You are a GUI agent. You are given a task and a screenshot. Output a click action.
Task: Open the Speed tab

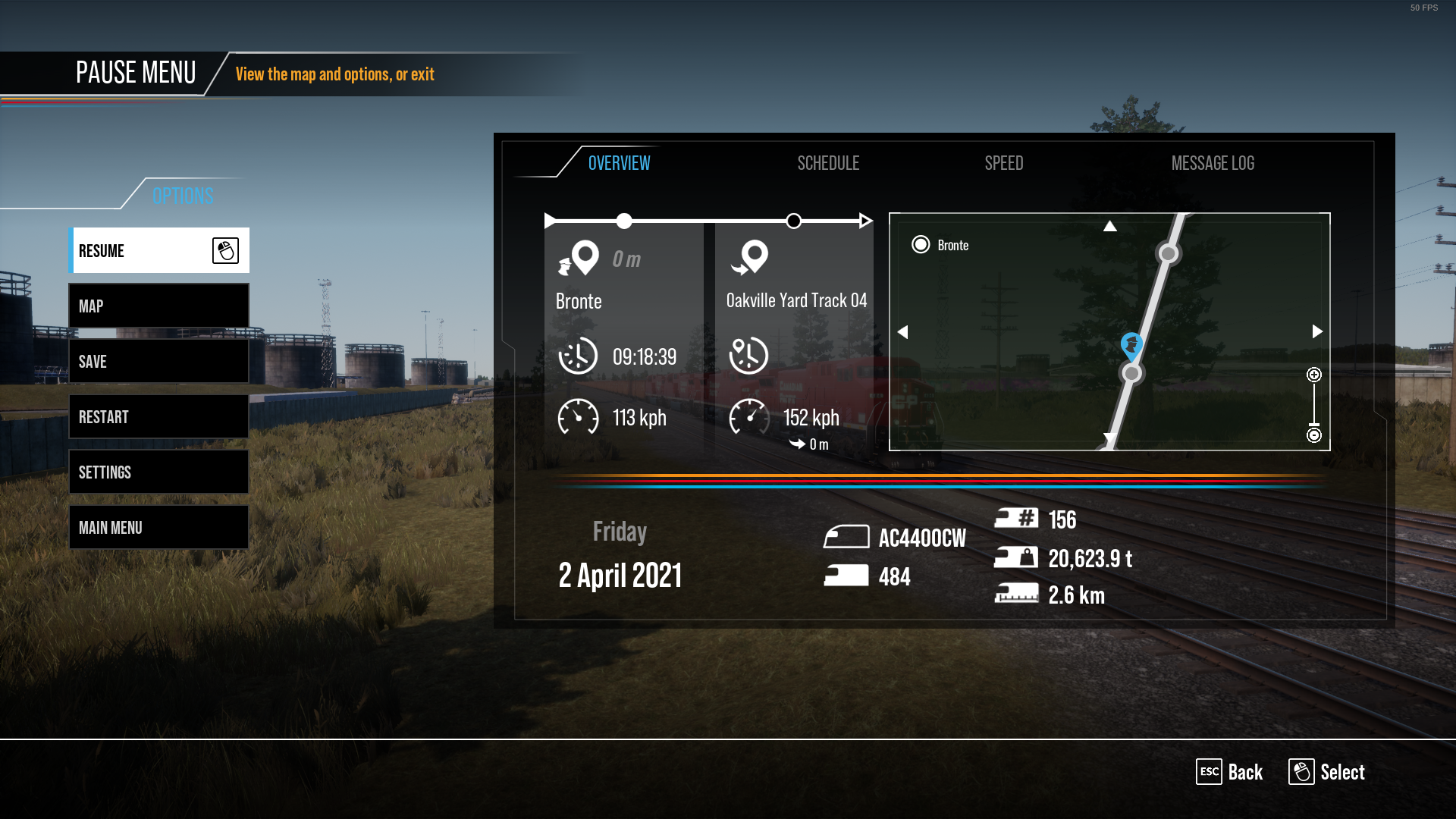pyautogui.click(x=1003, y=163)
